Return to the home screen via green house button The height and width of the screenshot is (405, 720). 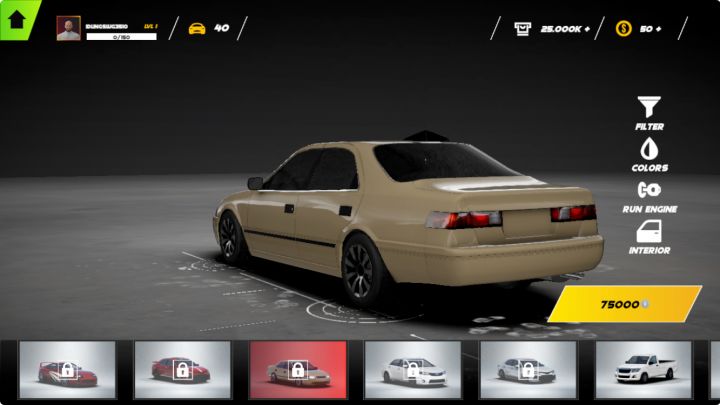pos(17,19)
